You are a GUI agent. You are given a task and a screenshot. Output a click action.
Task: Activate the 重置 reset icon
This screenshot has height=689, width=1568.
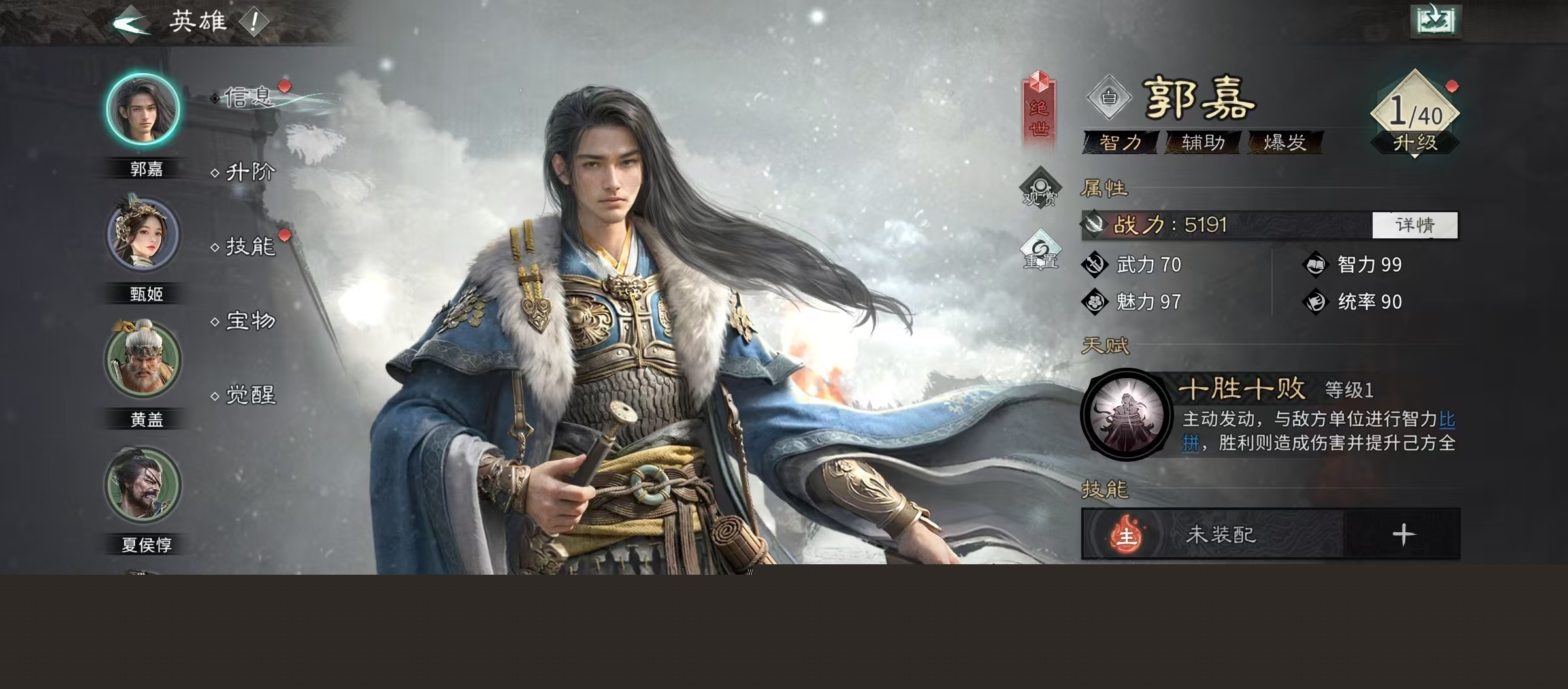(1040, 251)
